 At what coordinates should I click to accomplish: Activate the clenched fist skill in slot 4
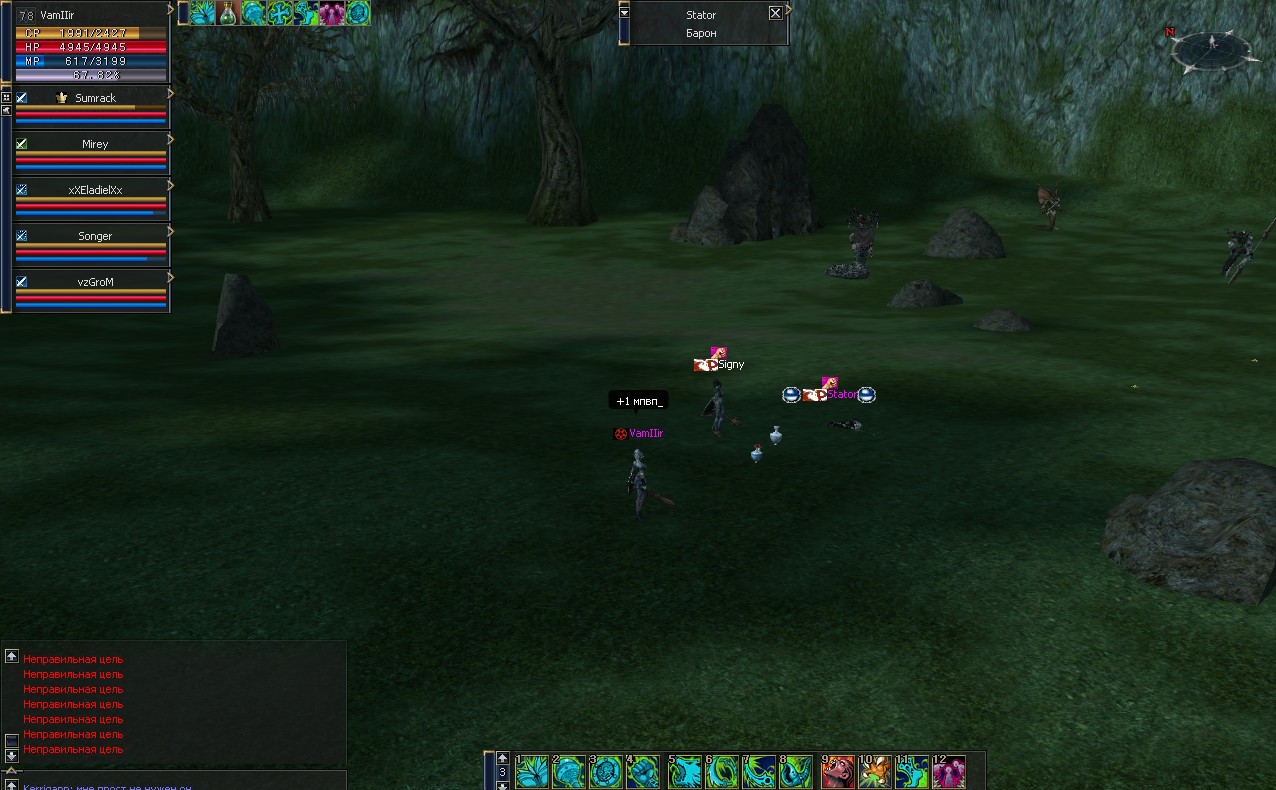(x=645, y=772)
